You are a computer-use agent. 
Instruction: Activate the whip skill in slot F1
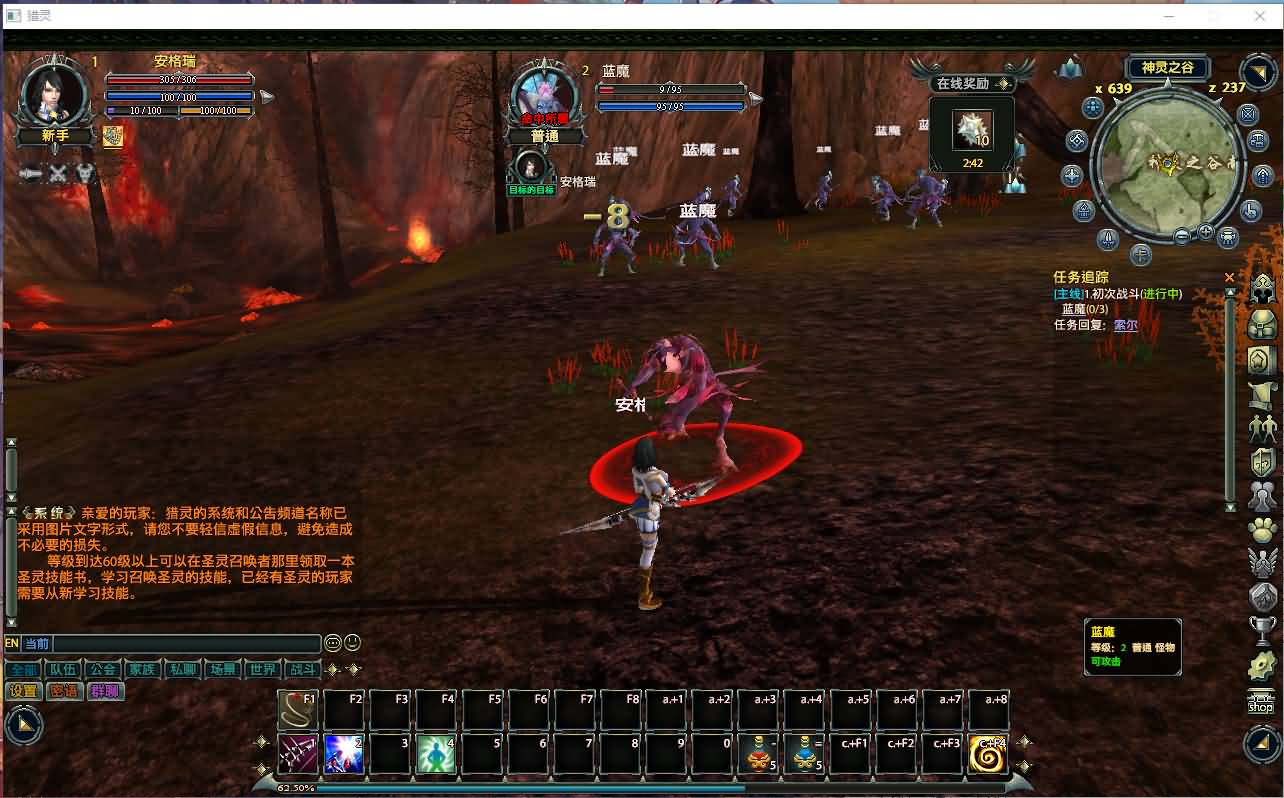pos(298,710)
